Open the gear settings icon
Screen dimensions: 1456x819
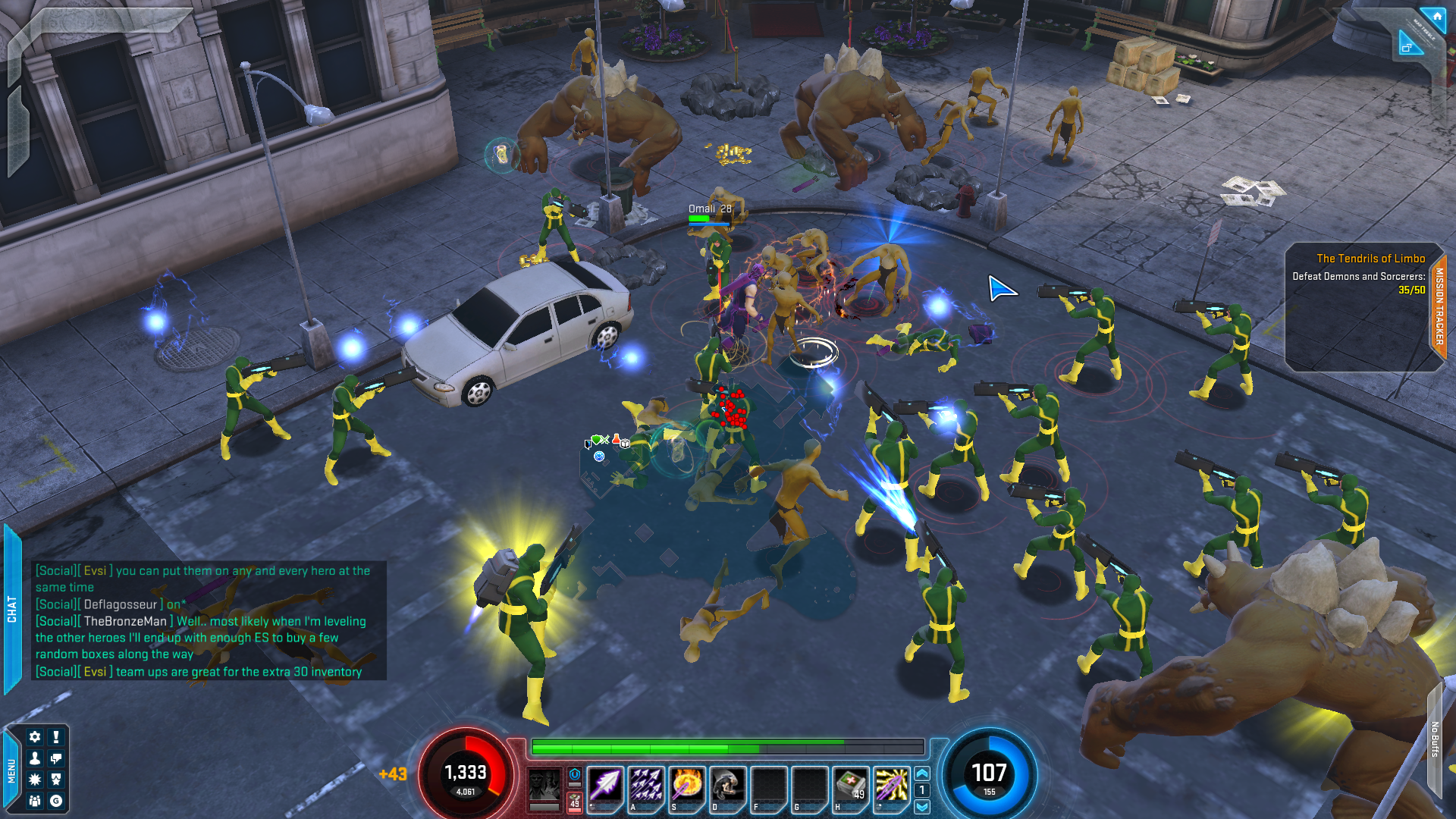[x=35, y=737]
